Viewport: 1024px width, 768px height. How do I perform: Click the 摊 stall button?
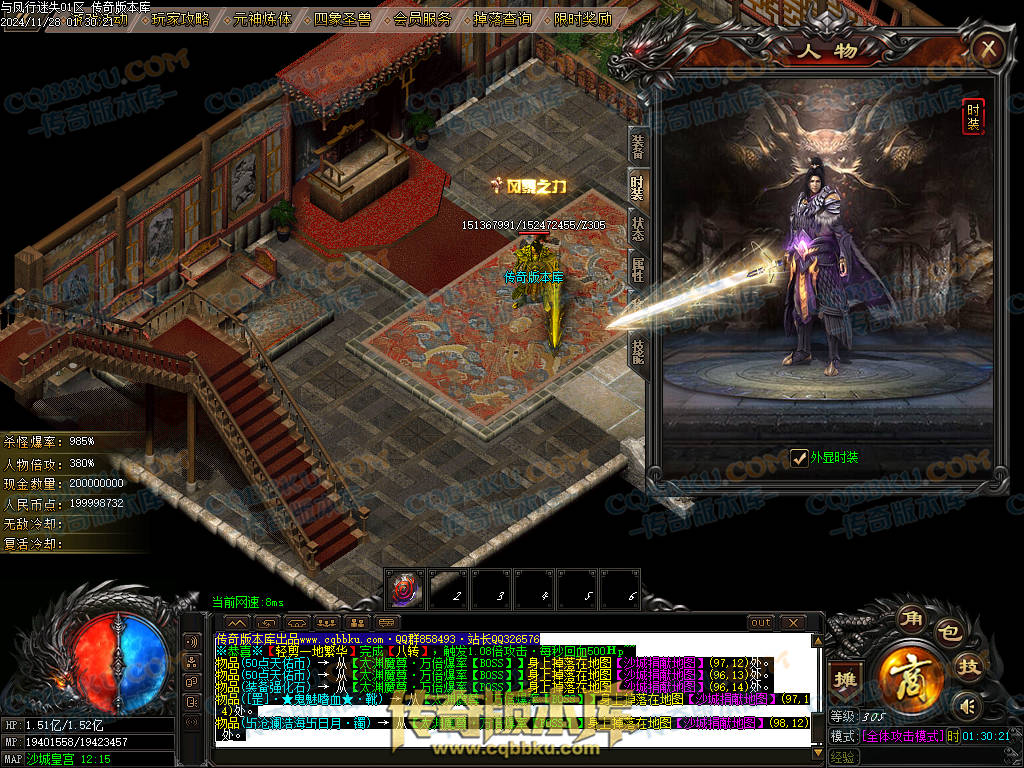coord(846,678)
